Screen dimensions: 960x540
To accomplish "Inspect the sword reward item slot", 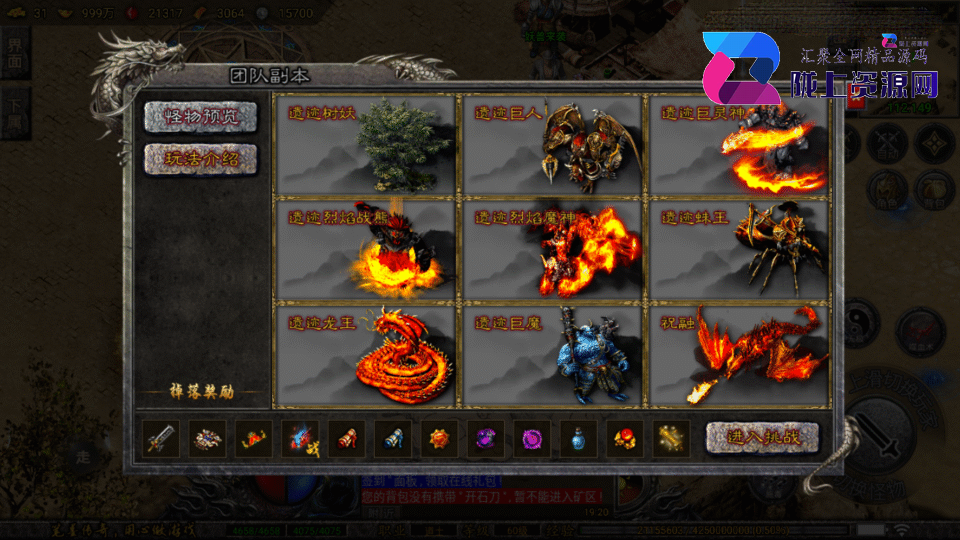I will point(161,439).
